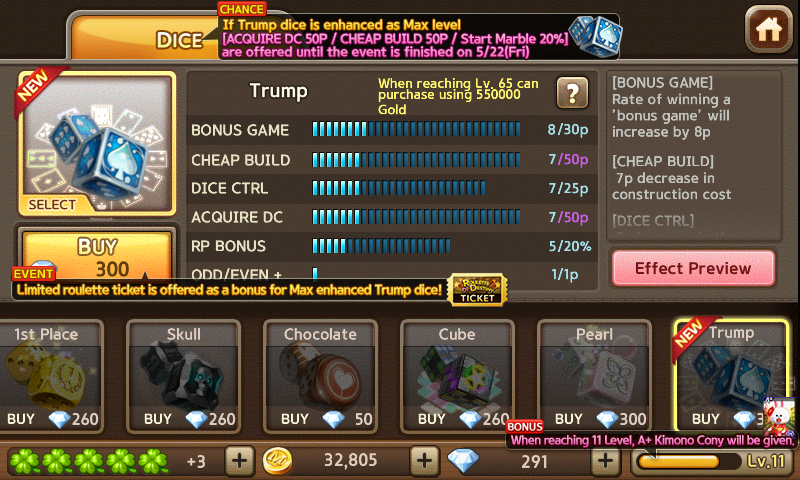Go to the home screen
The height and width of the screenshot is (480, 800).
tap(768, 30)
